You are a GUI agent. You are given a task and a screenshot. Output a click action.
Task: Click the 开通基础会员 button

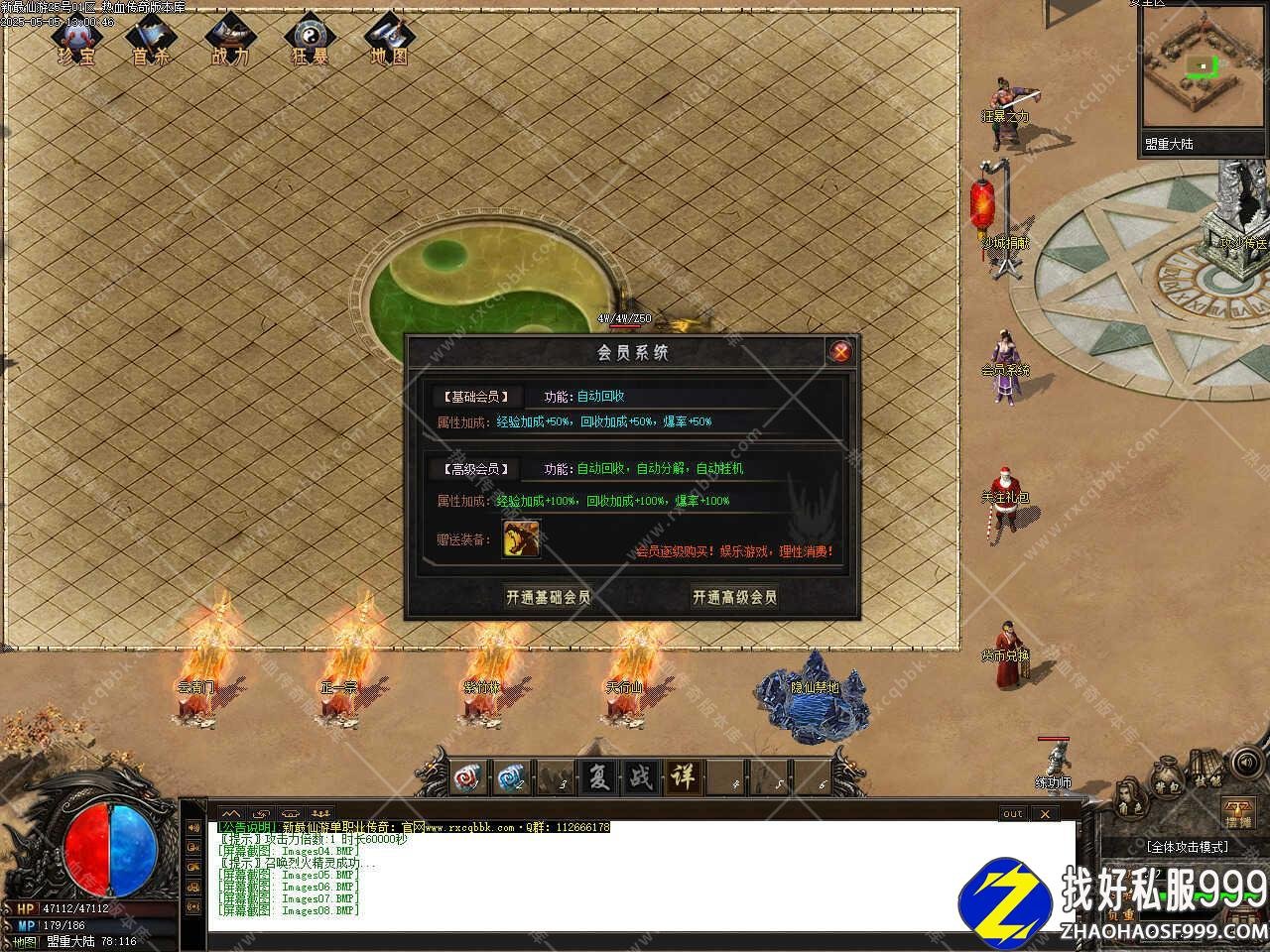(x=548, y=597)
